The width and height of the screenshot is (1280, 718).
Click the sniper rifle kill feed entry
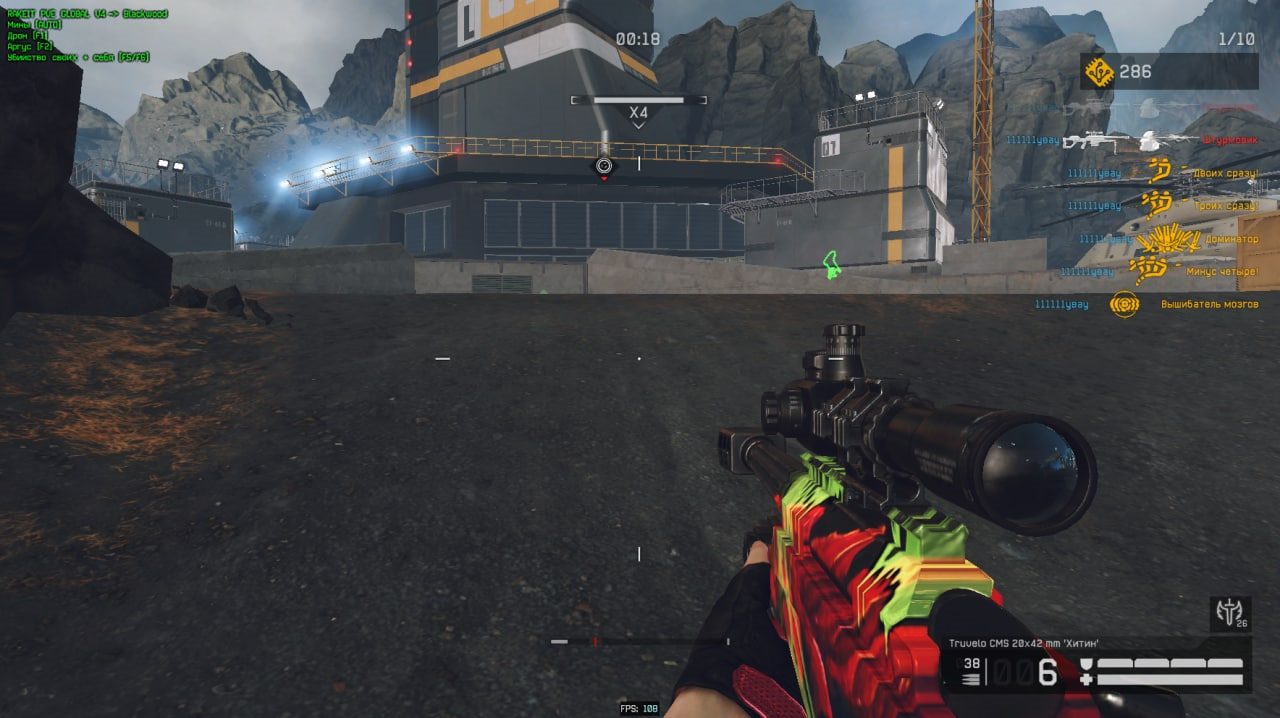(x=1095, y=141)
